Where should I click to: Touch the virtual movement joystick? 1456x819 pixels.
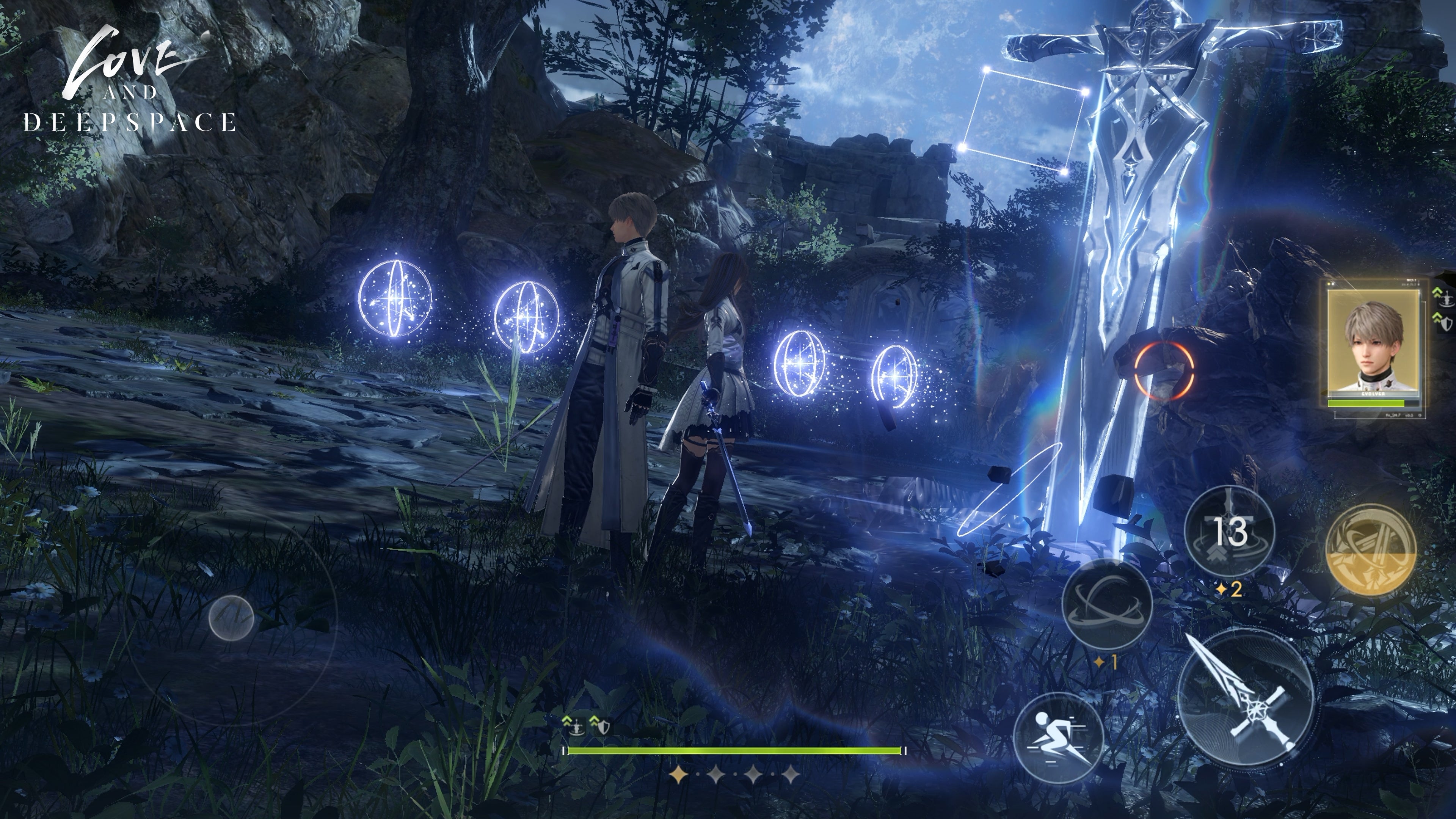[x=231, y=617]
